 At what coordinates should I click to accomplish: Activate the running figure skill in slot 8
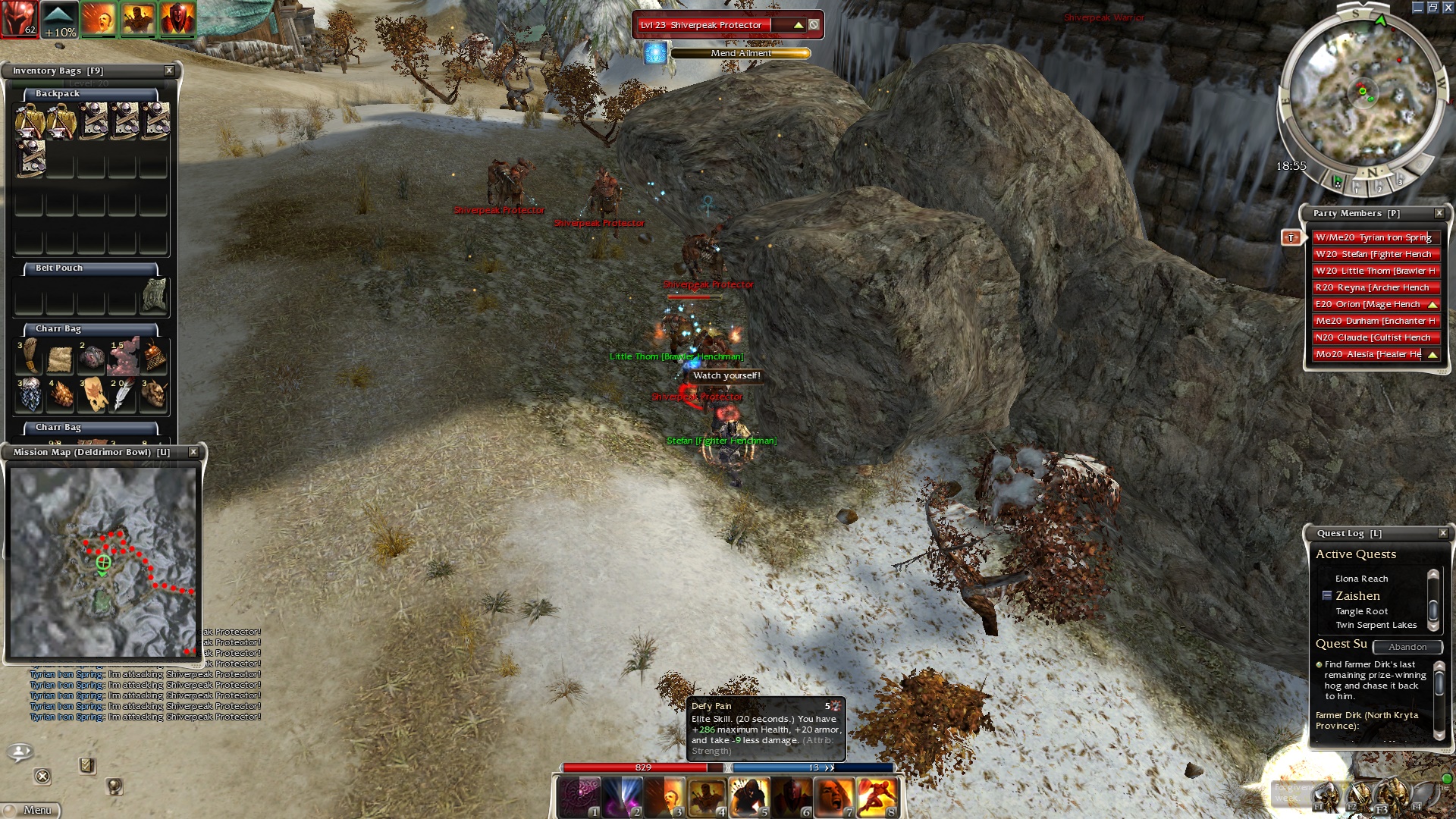pyautogui.click(x=877, y=798)
